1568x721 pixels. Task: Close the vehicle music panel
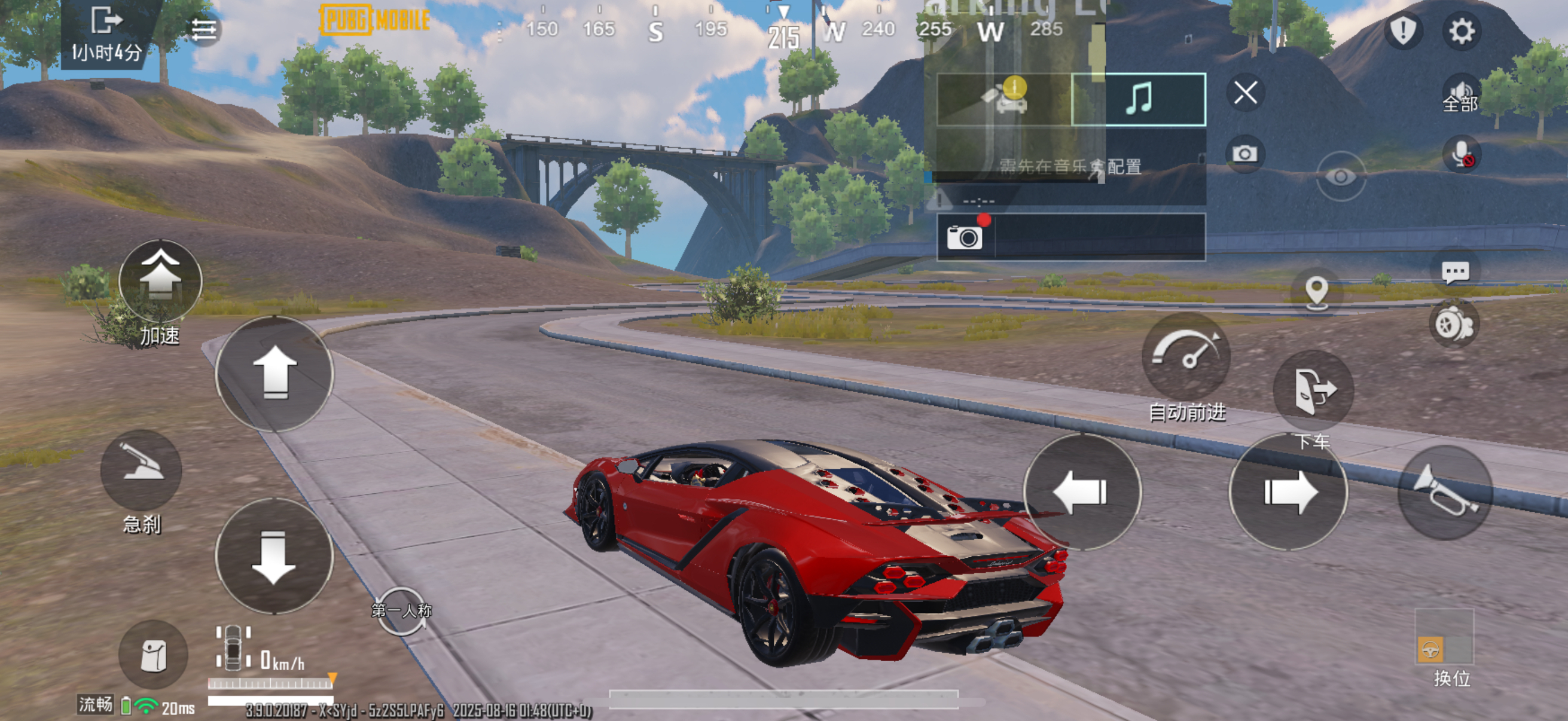click(1245, 93)
